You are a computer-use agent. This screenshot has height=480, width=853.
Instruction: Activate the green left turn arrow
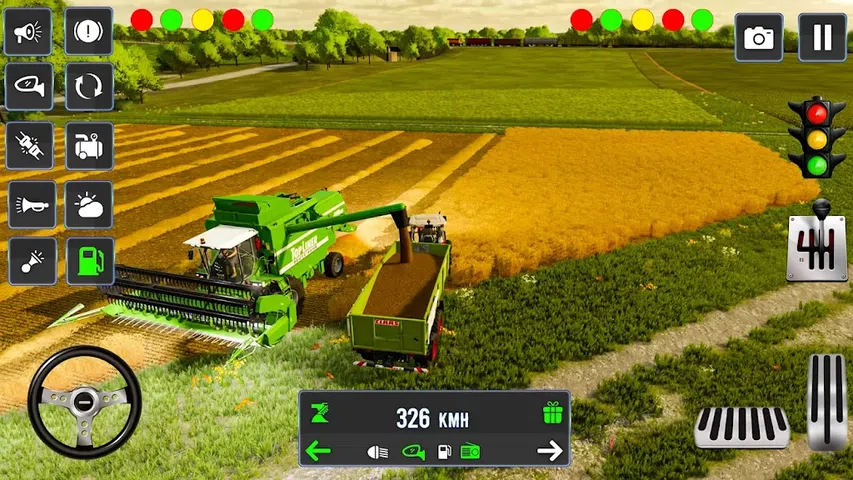coord(318,451)
